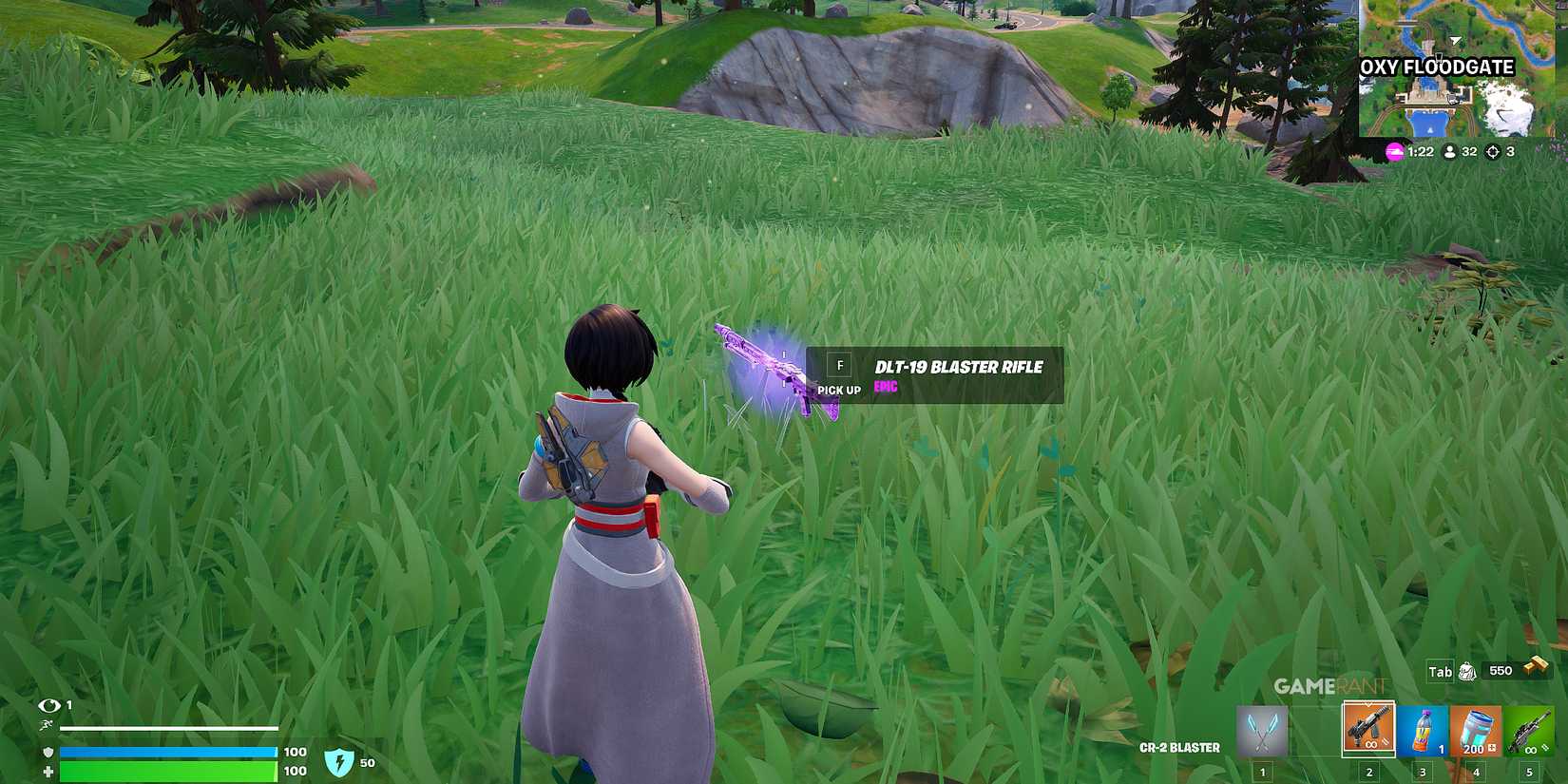Click the pink storm timer icon
Viewport: 1568px width, 784px height.
[1393, 151]
